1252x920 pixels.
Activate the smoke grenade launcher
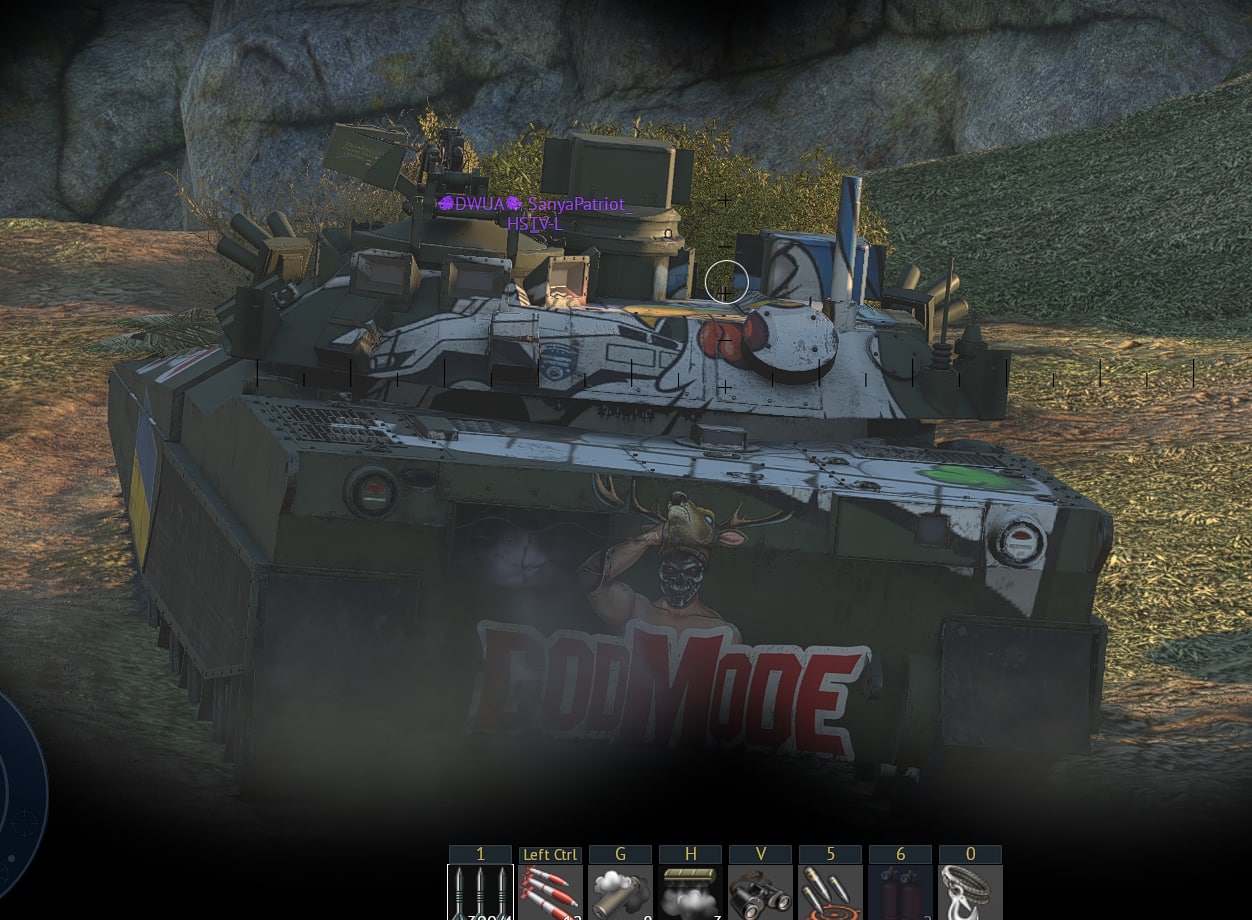[620, 892]
